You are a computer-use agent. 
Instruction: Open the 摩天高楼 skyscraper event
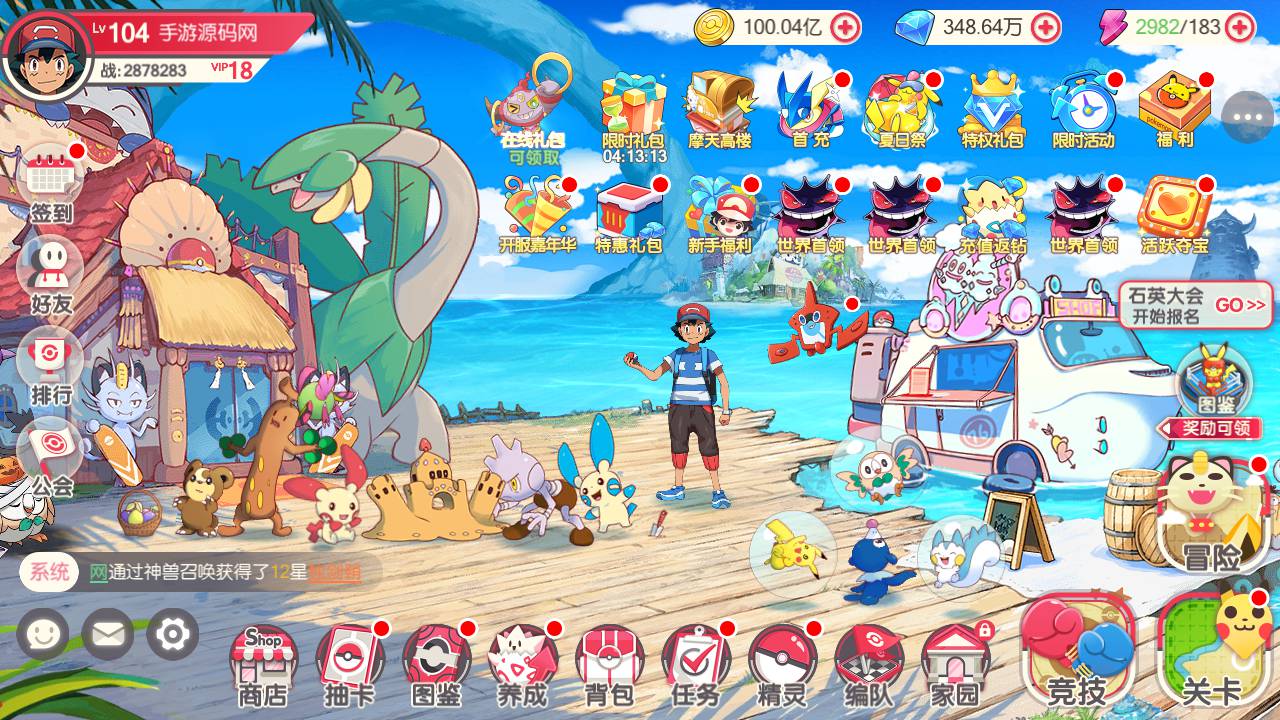[720, 110]
